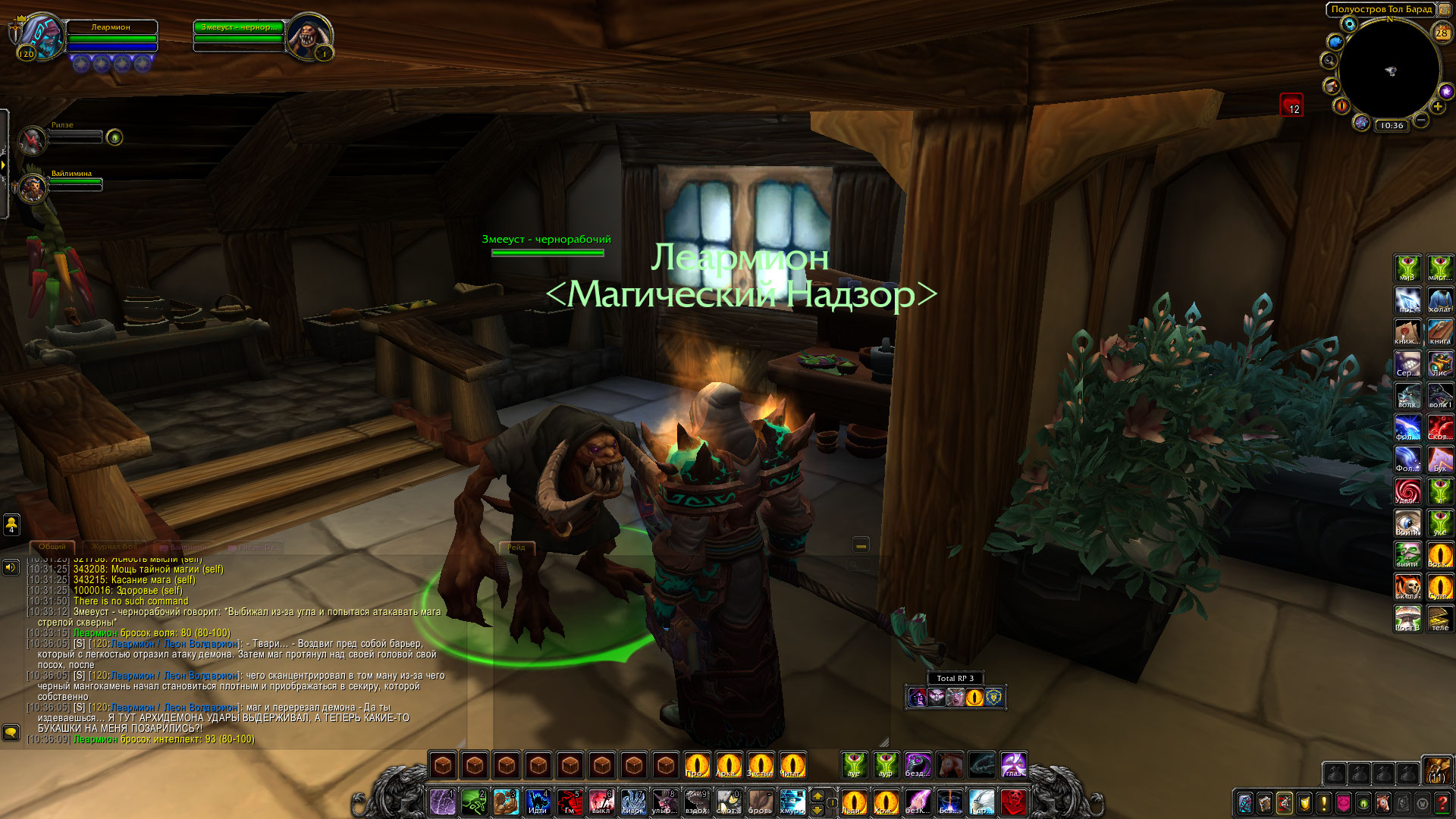Zoom in the minimap with plus button
Screen dimensions: 1456x819
[1437, 107]
